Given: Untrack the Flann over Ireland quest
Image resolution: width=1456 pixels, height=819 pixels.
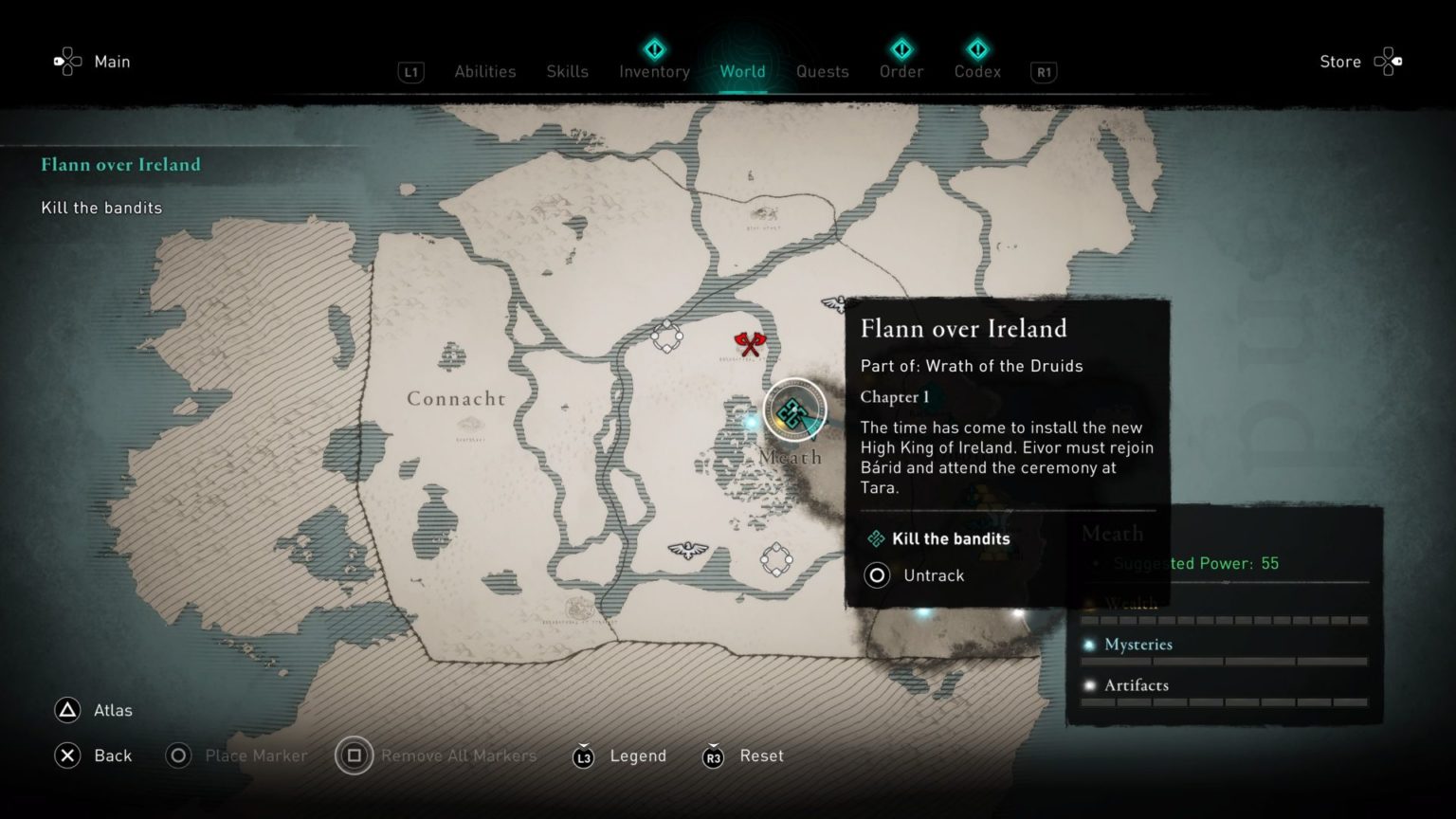Looking at the screenshot, I should [916, 575].
